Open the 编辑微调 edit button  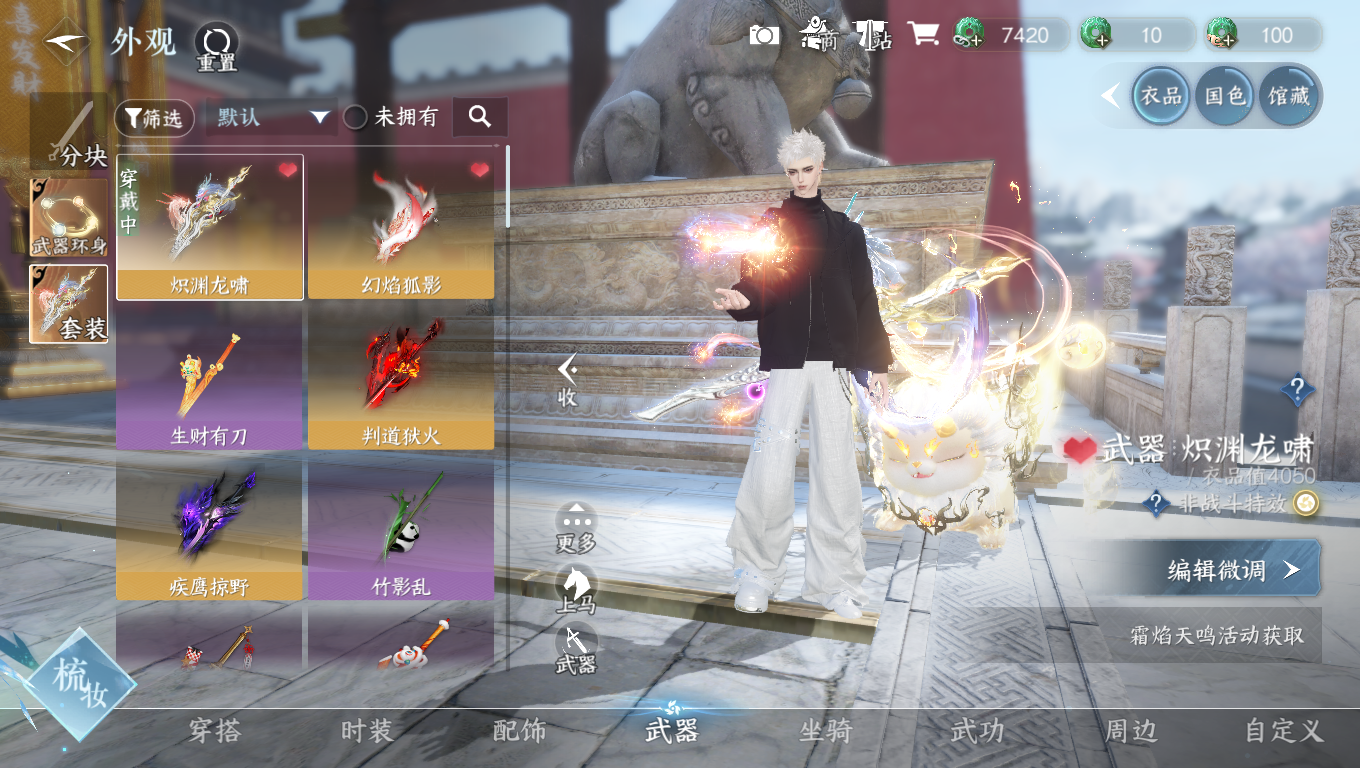1232,570
